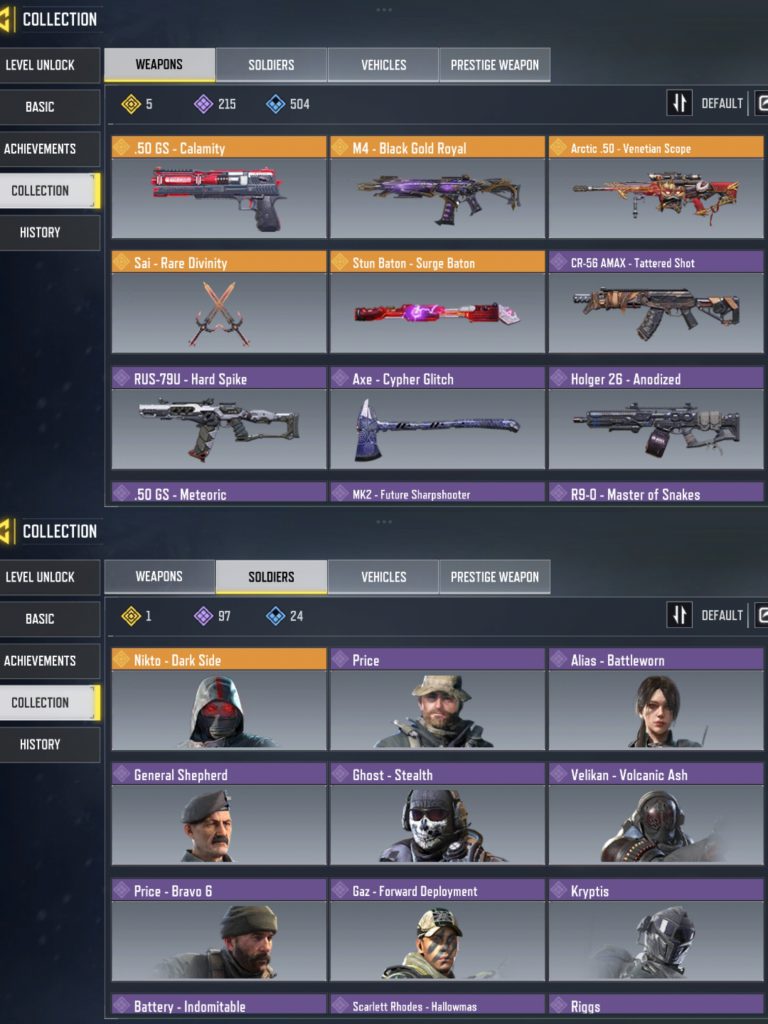This screenshot has height=1024, width=768.
Task: View the Kryptis soldier card
Action: point(655,930)
